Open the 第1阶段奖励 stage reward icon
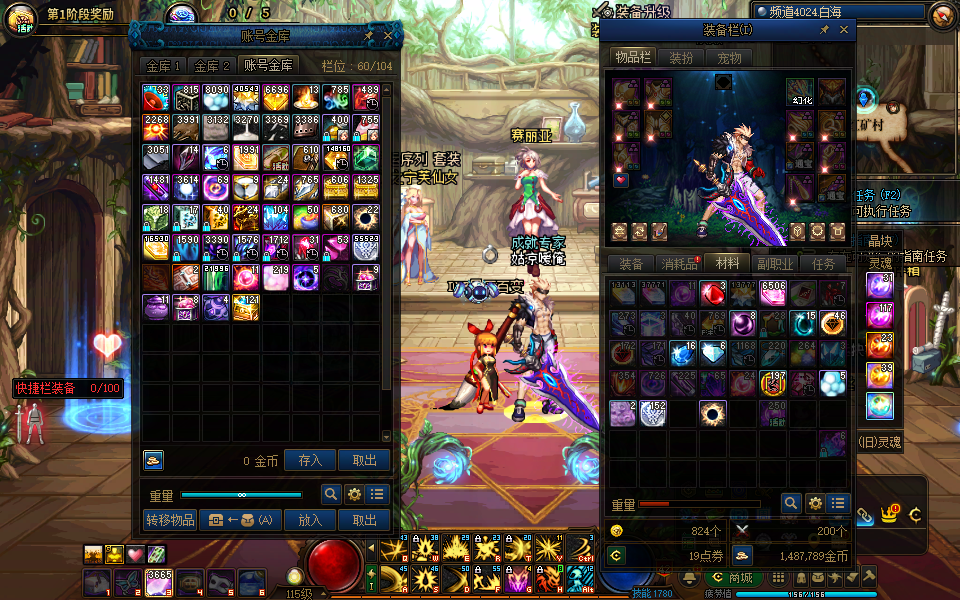The image size is (960, 600). point(22,17)
